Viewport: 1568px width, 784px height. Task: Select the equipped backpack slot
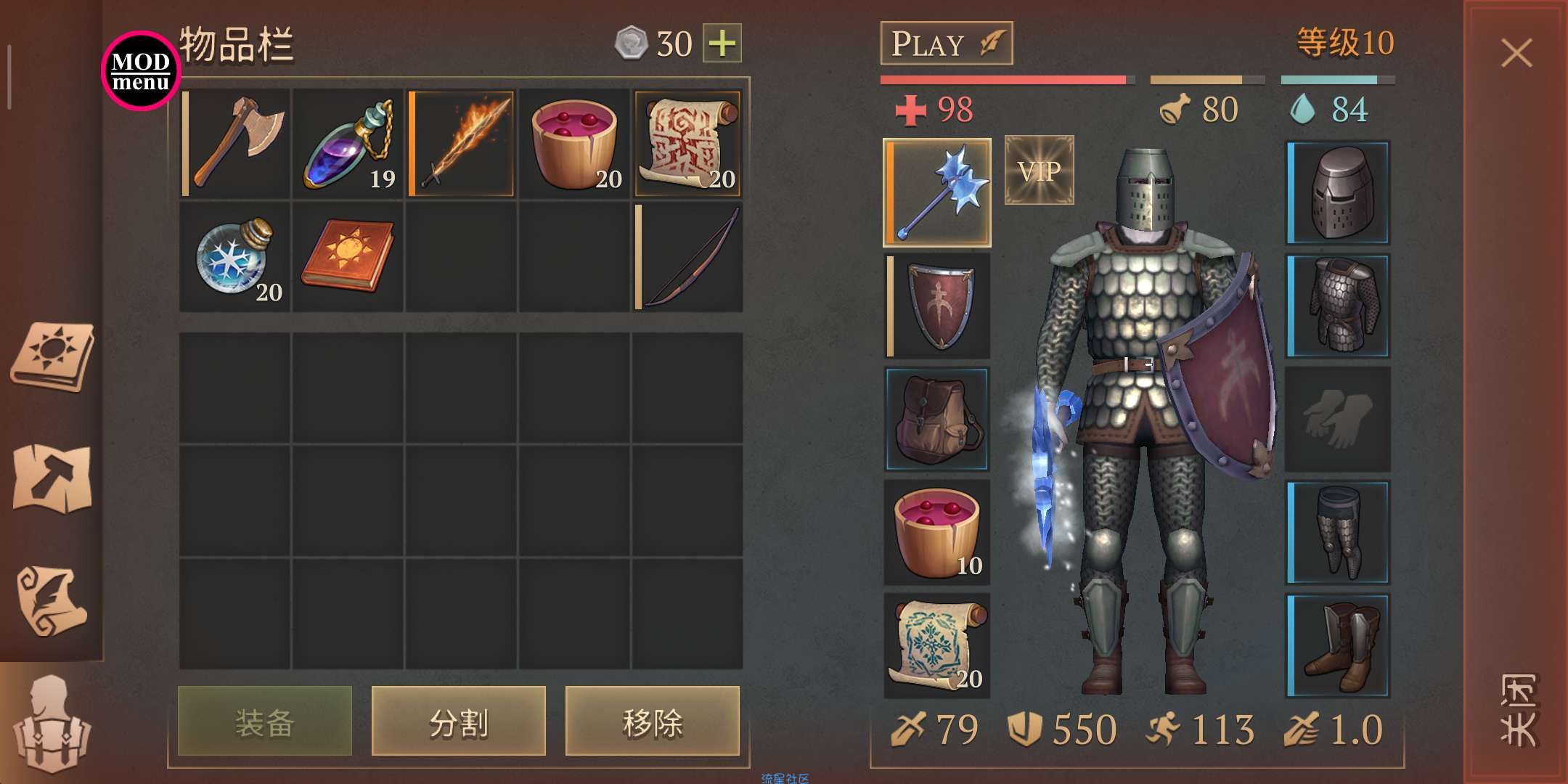click(x=937, y=419)
